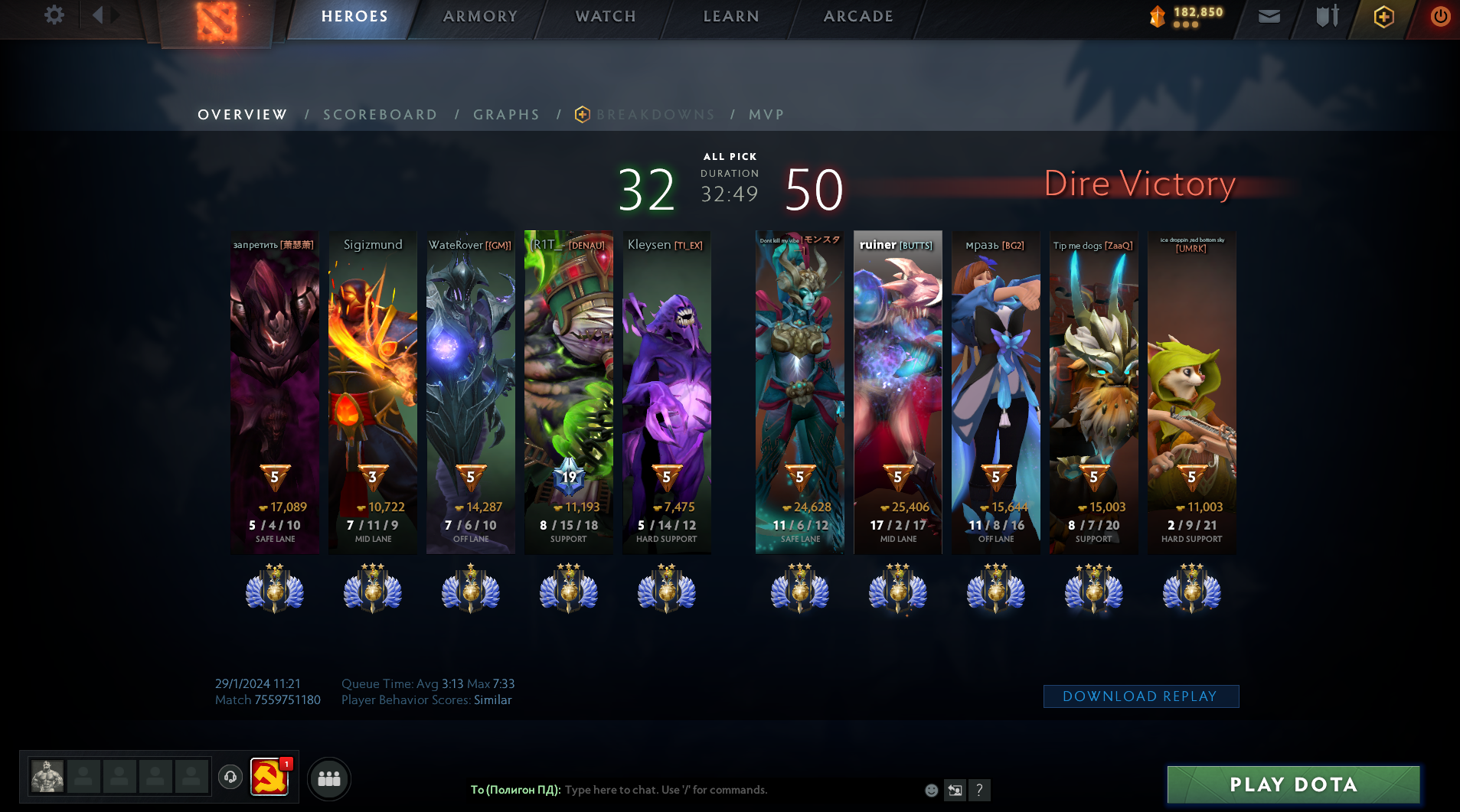Quit the game with the power button

(x=1440, y=16)
